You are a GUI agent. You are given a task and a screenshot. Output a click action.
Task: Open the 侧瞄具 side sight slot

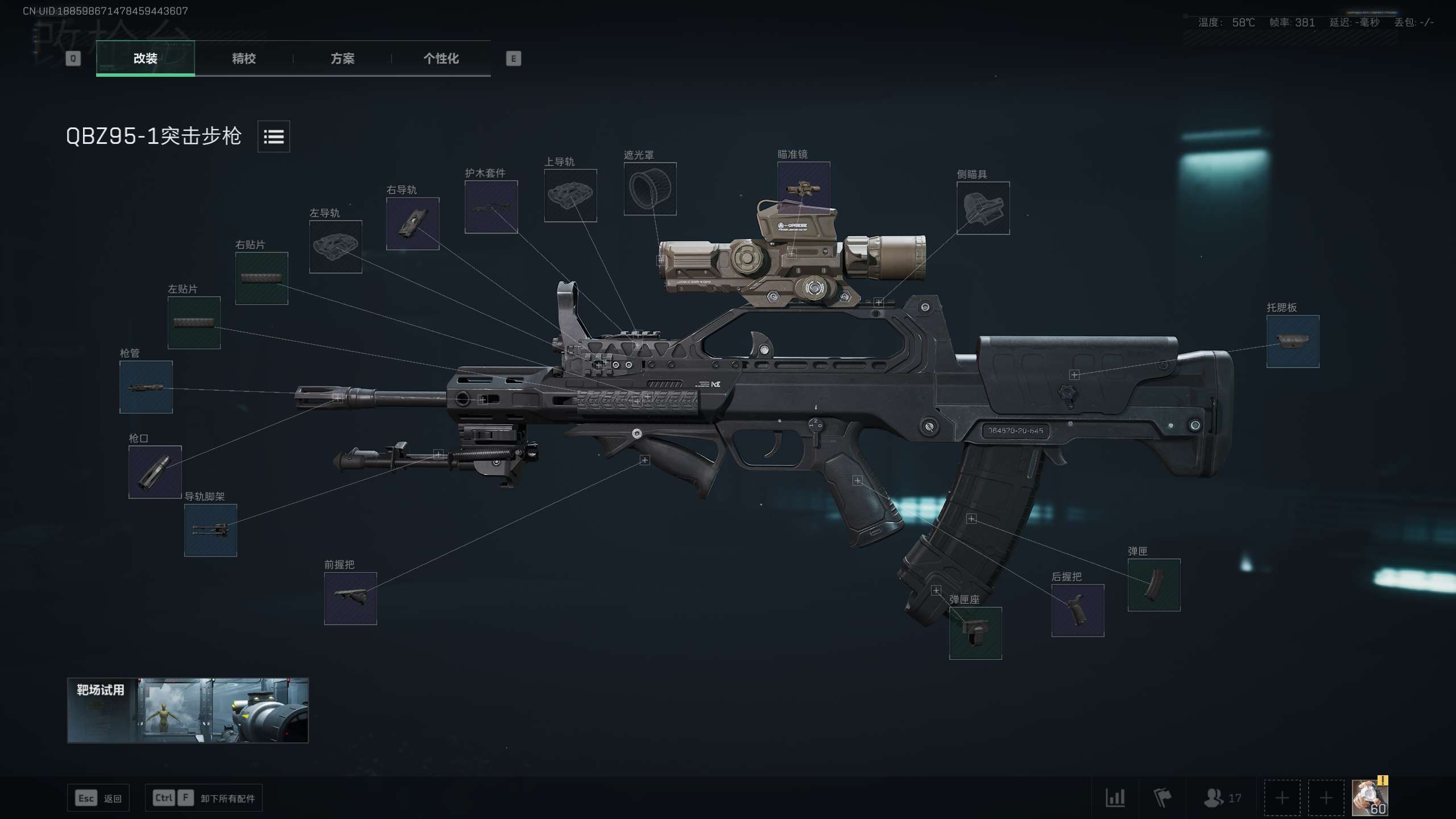(x=983, y=208)
